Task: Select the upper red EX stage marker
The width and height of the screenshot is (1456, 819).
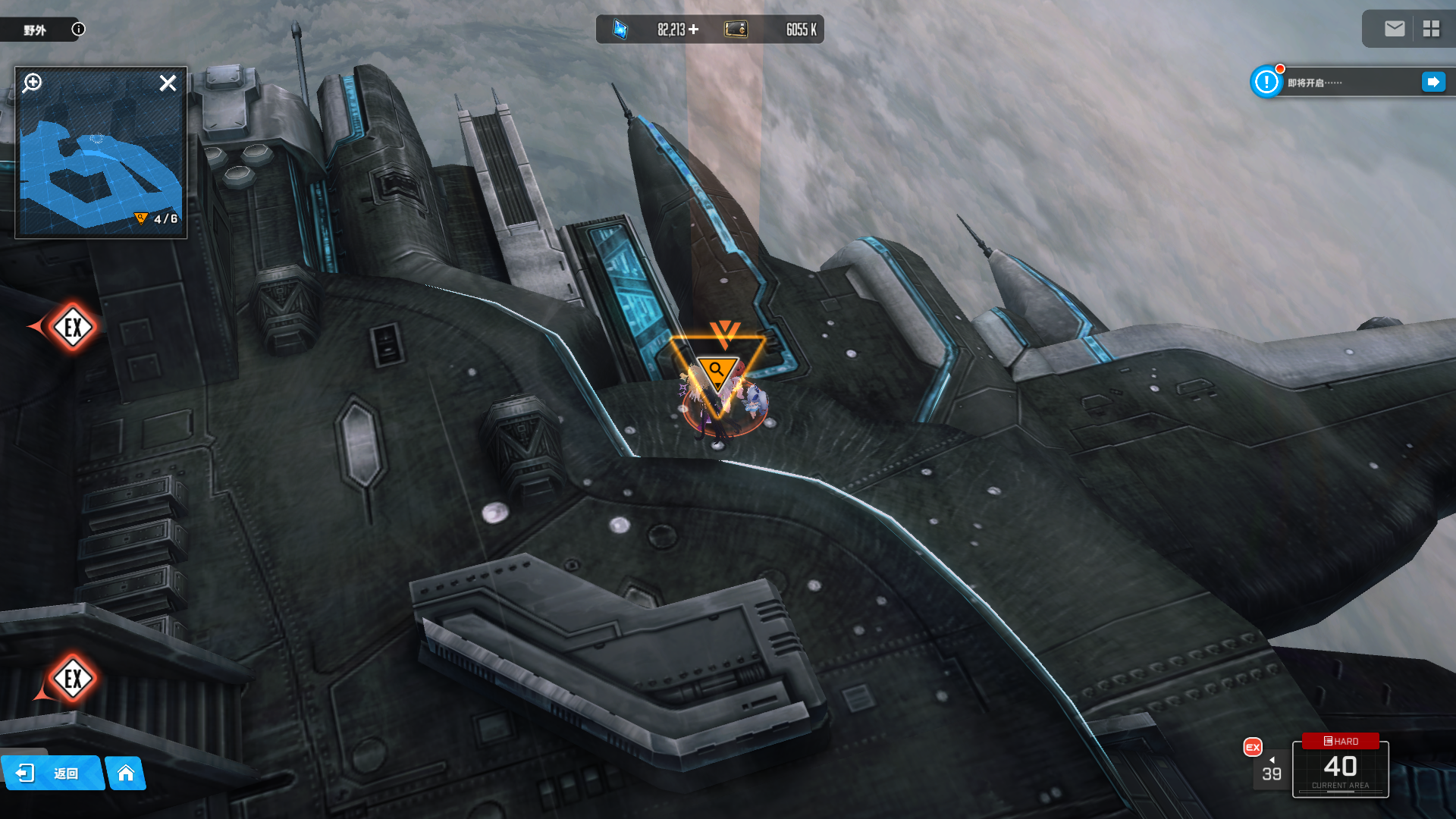Action: pos(73,328)
